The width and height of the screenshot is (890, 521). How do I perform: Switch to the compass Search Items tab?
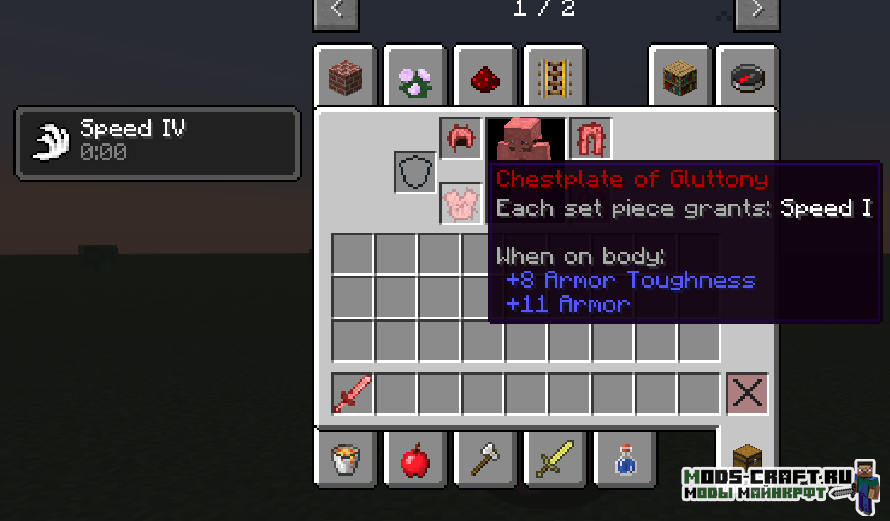[747, 77]
